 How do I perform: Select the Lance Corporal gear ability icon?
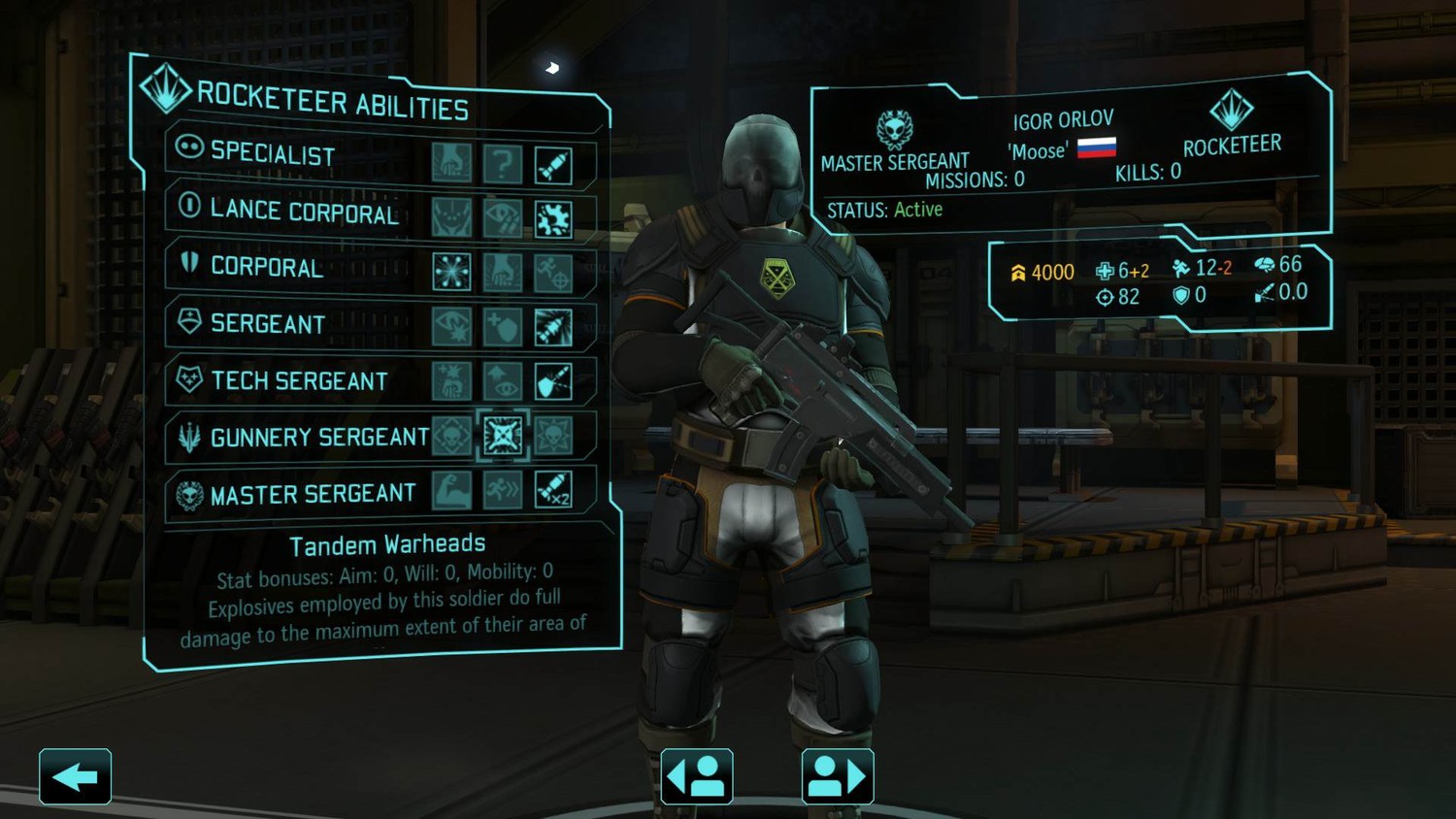pos(552,220)
